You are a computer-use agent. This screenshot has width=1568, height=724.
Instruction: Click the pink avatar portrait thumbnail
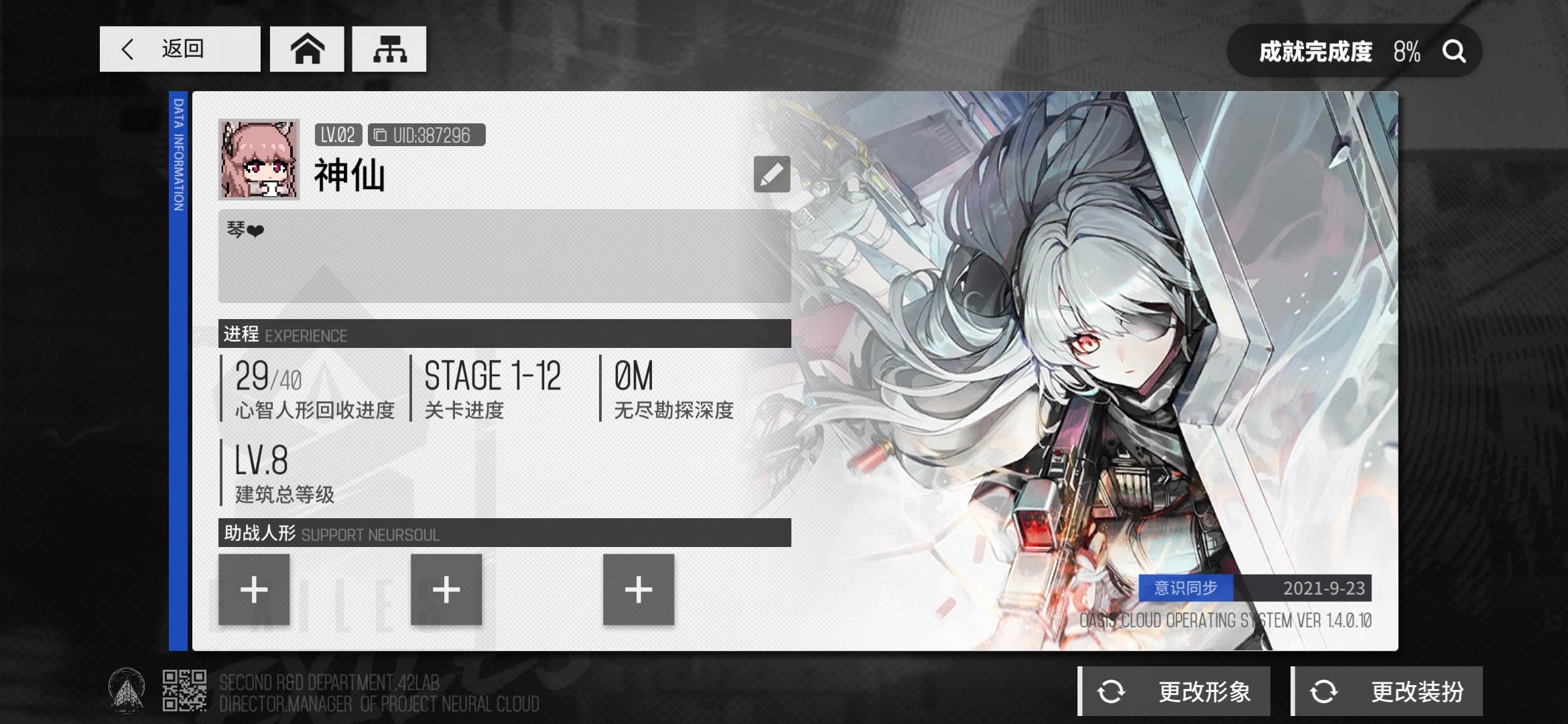click(x=261, y=161)
